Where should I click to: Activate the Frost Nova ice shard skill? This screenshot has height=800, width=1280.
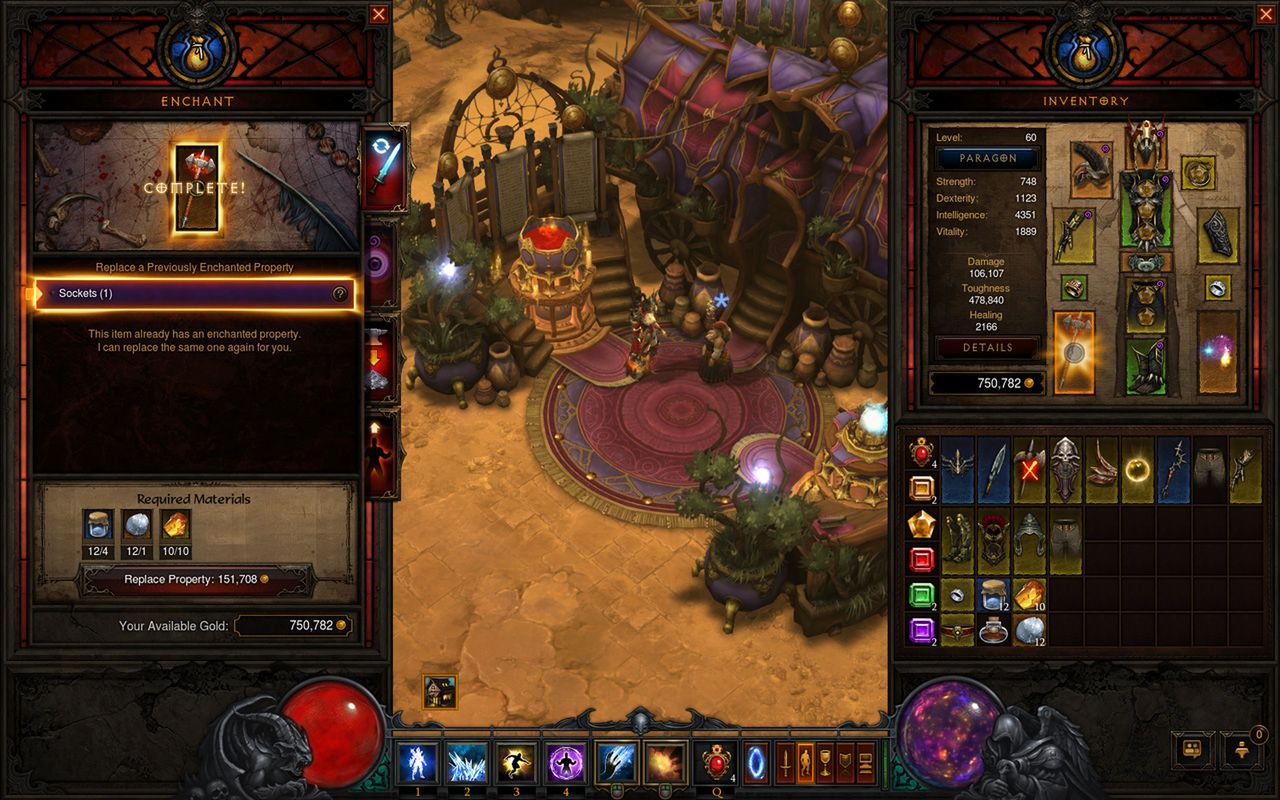tap(467, 763)
